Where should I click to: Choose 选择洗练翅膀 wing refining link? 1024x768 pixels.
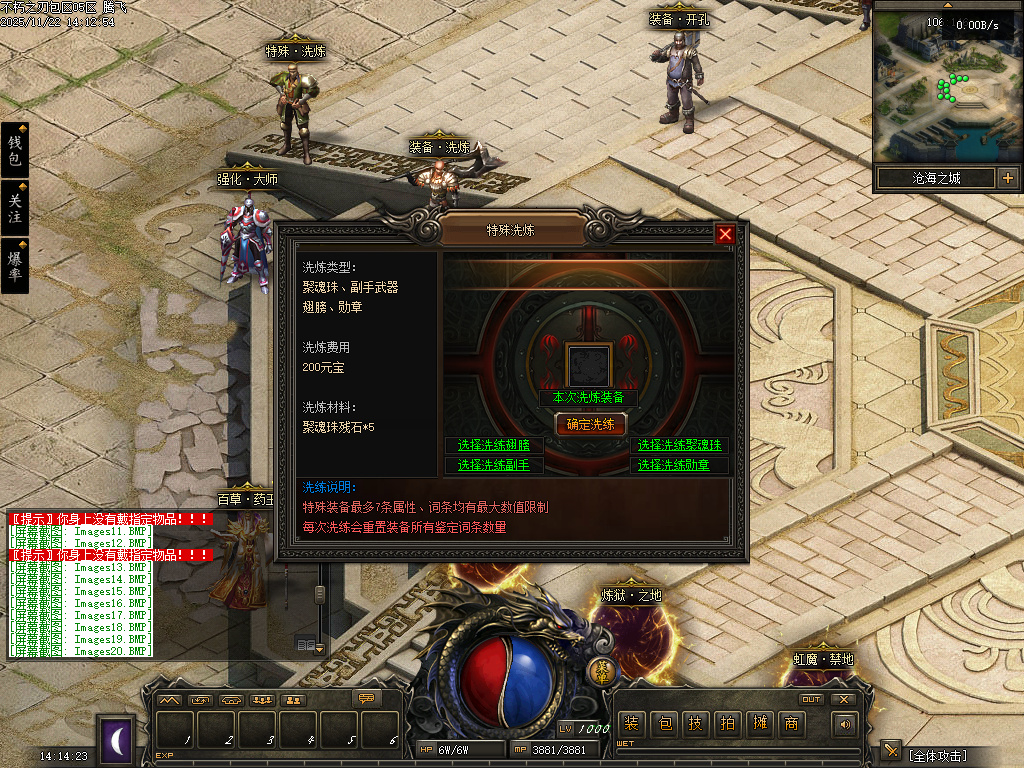(494, 445)
